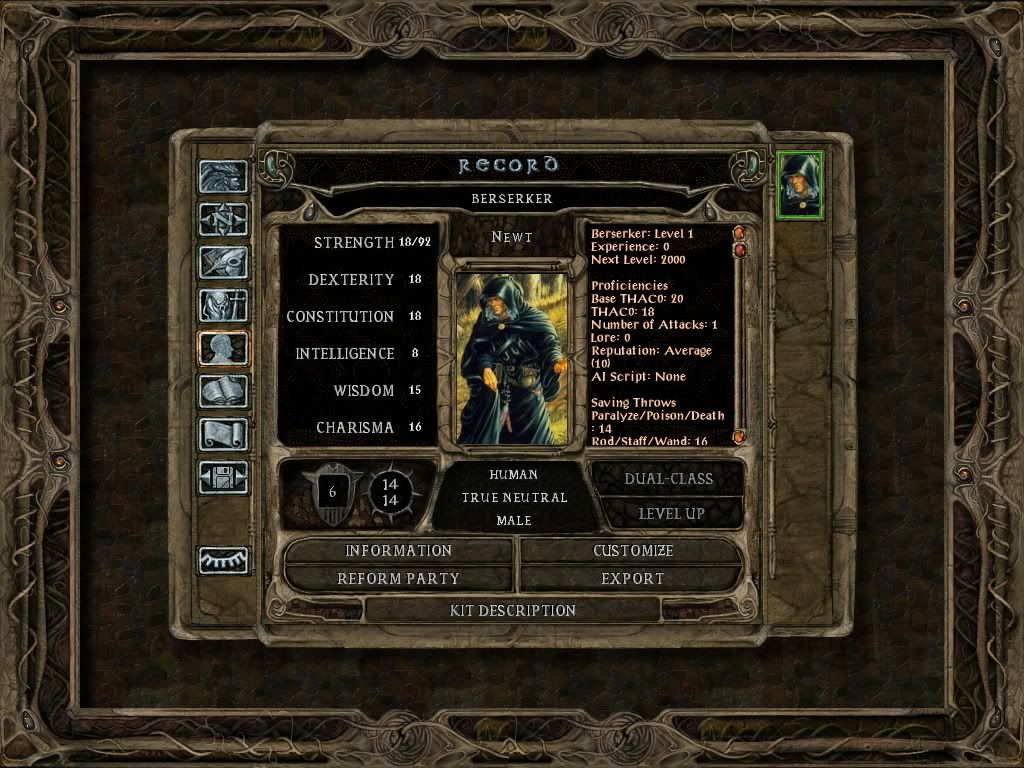The height and width of the screenshot is (768, 1024).
Task: Choose Reform Party
Action: click(399, 579)
